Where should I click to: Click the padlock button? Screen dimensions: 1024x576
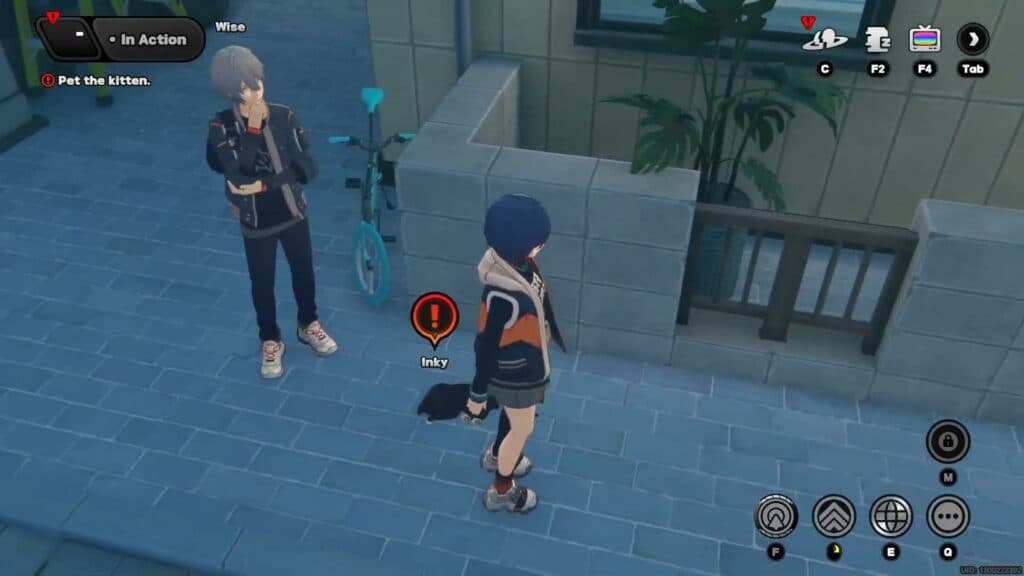tap(947, 441)
